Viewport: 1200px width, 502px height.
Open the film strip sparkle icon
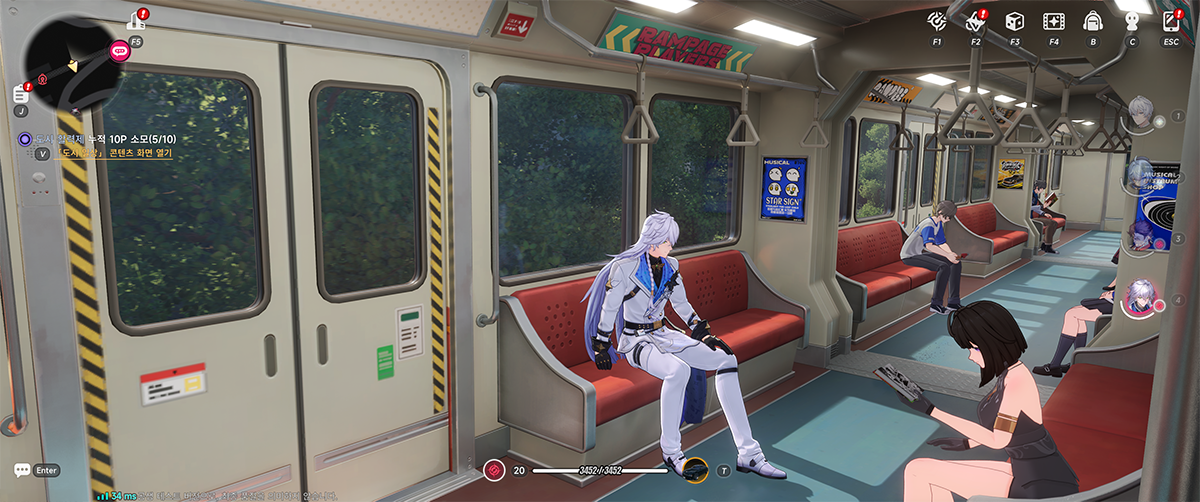(1053, 22)
